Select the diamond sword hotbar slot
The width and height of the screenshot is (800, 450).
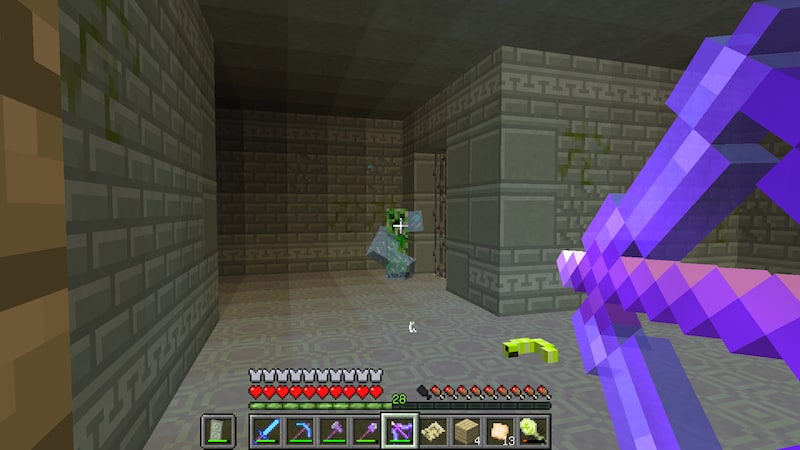[267, 430]
